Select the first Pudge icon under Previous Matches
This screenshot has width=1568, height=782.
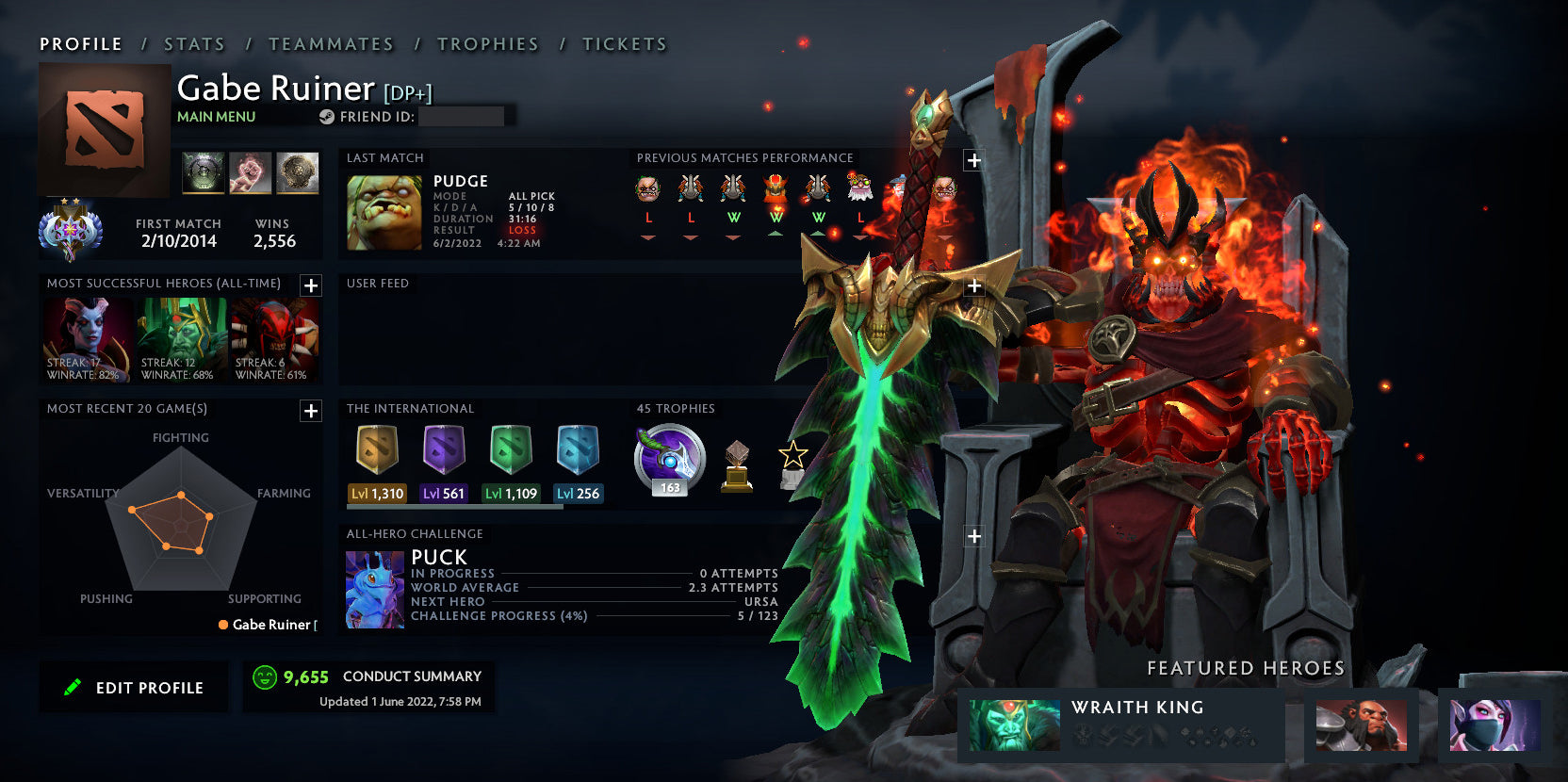pyautogui.click(x=646, y=188)
